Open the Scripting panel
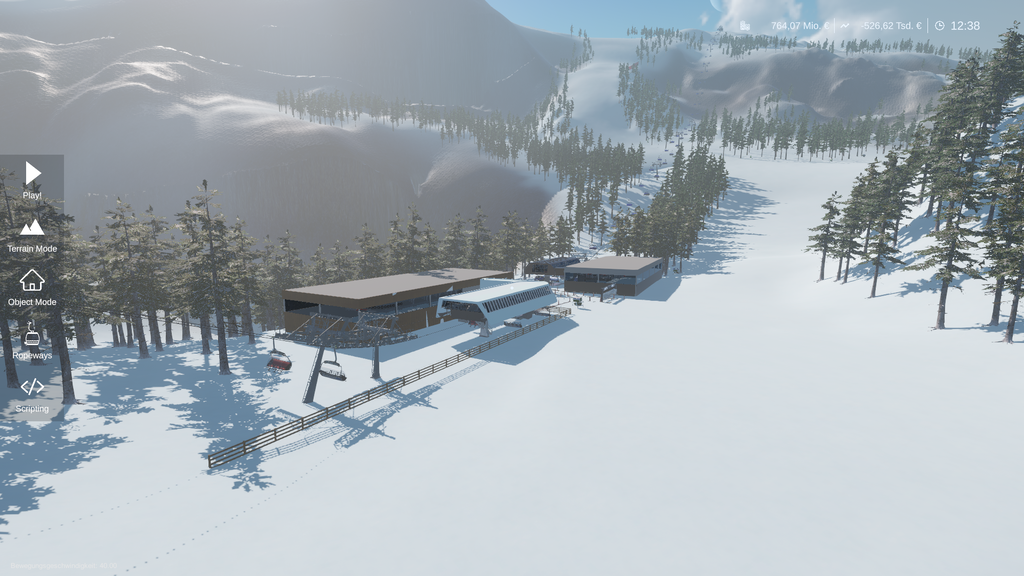The width and height of the screenshot is (1024, 576). (32, 392)
